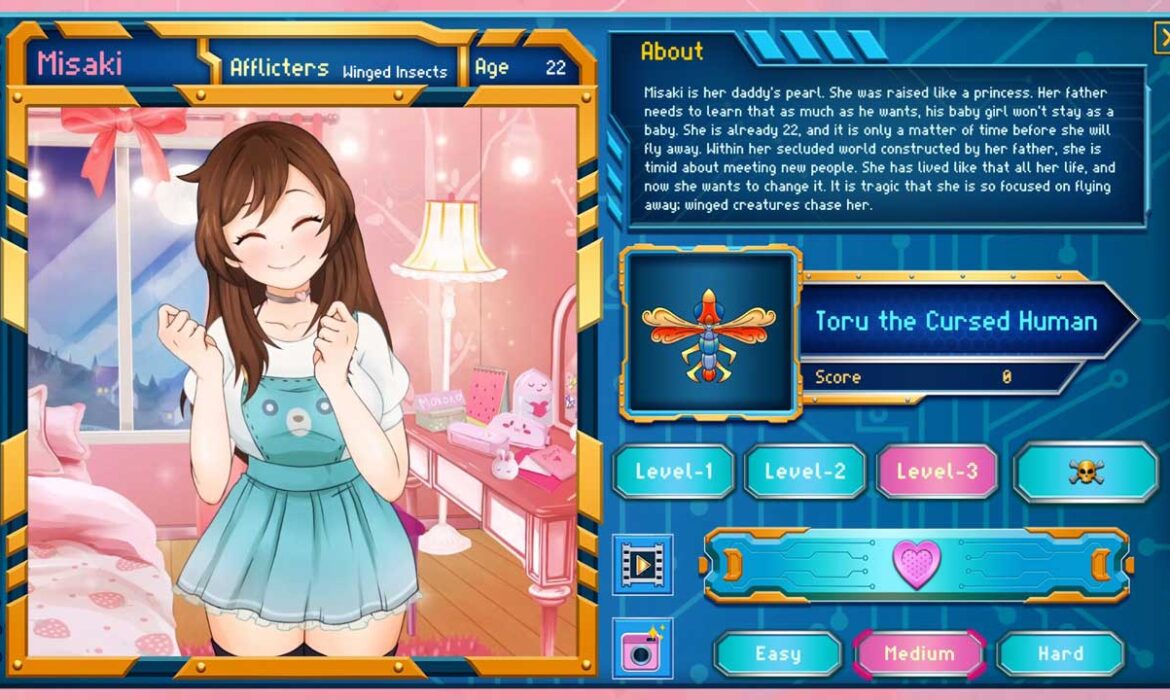The image size is (1170, 700).
Task: Select the winged insect enemy portrait
Action: coord(709,332)
